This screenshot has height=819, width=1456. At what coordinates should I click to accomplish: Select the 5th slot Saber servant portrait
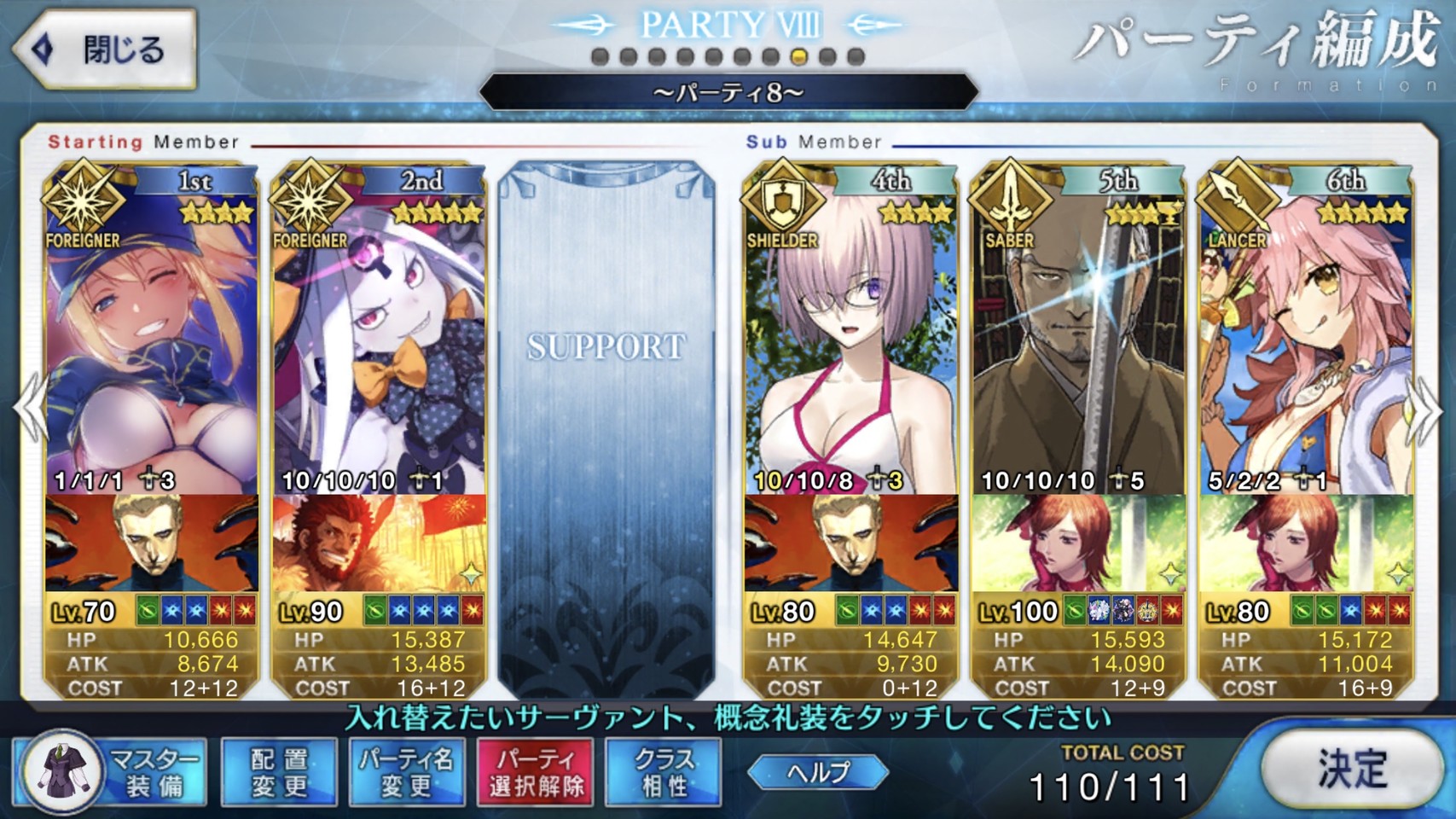point(1078,341)
